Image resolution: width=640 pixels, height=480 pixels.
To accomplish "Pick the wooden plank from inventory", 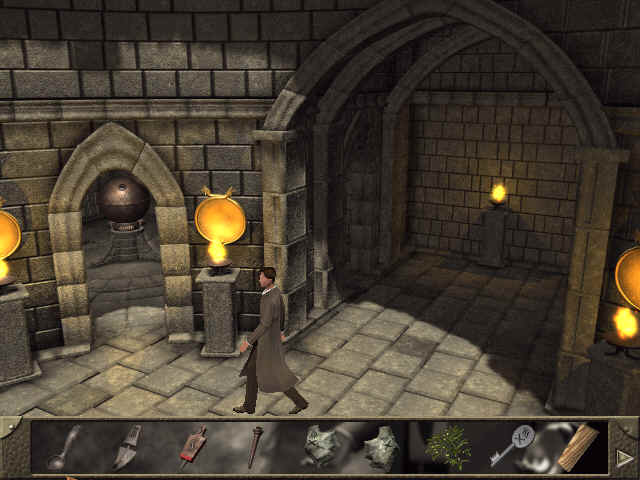I will 577,446.
